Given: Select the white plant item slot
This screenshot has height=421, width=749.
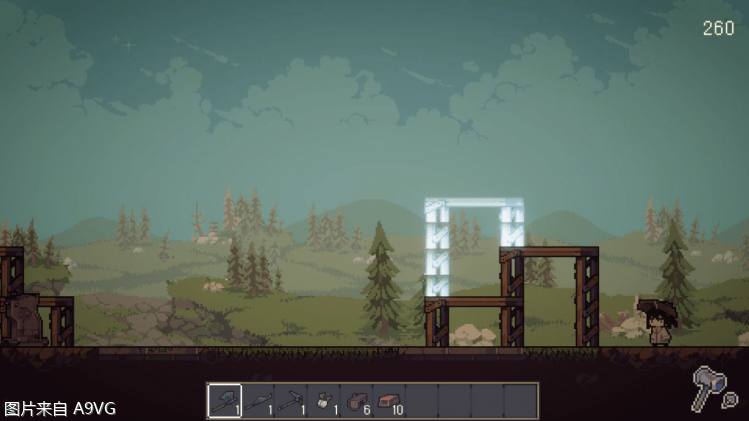Looking at the screenshot, I should click(x=323, y=401).
